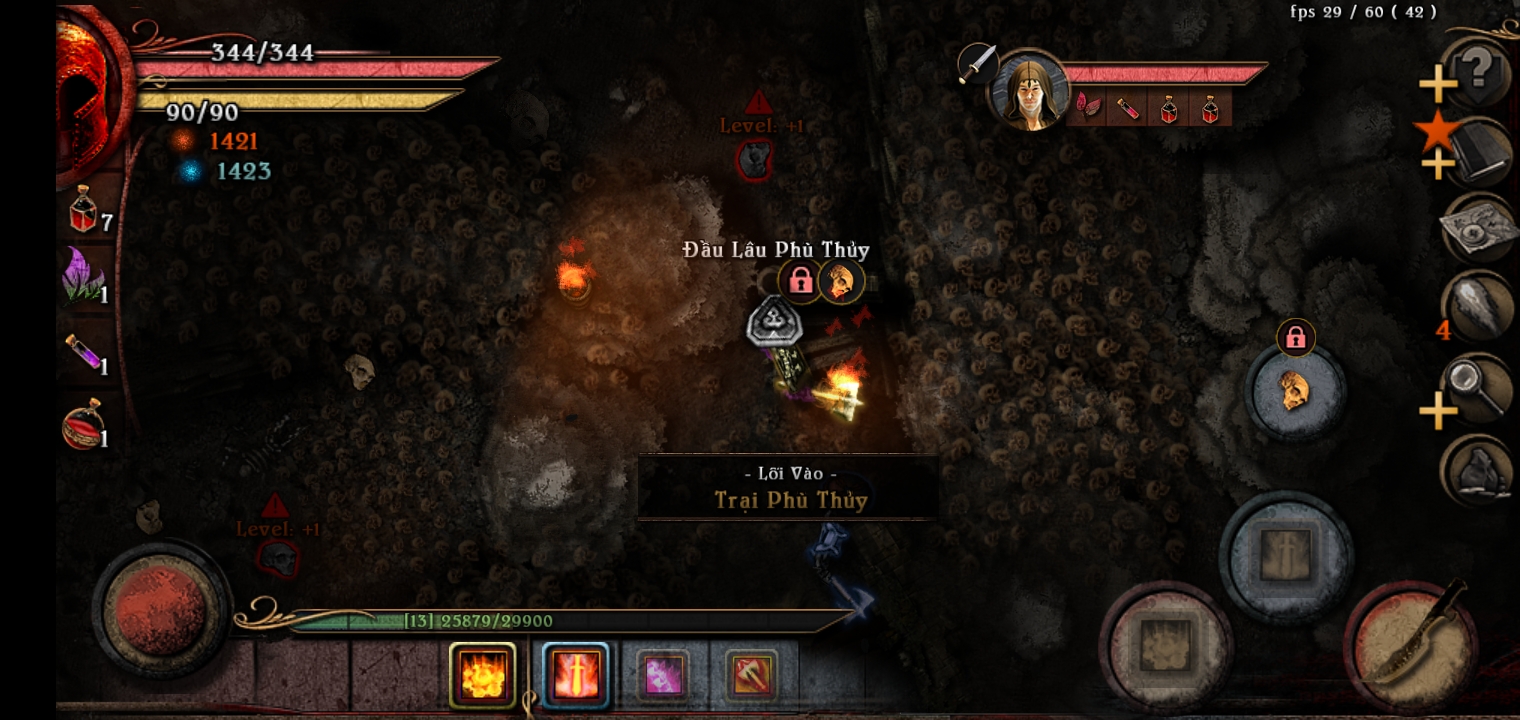Tap the Trại Phù Thủy entrance banner
Screen dimensions: 1520x720
click(788, 487)
